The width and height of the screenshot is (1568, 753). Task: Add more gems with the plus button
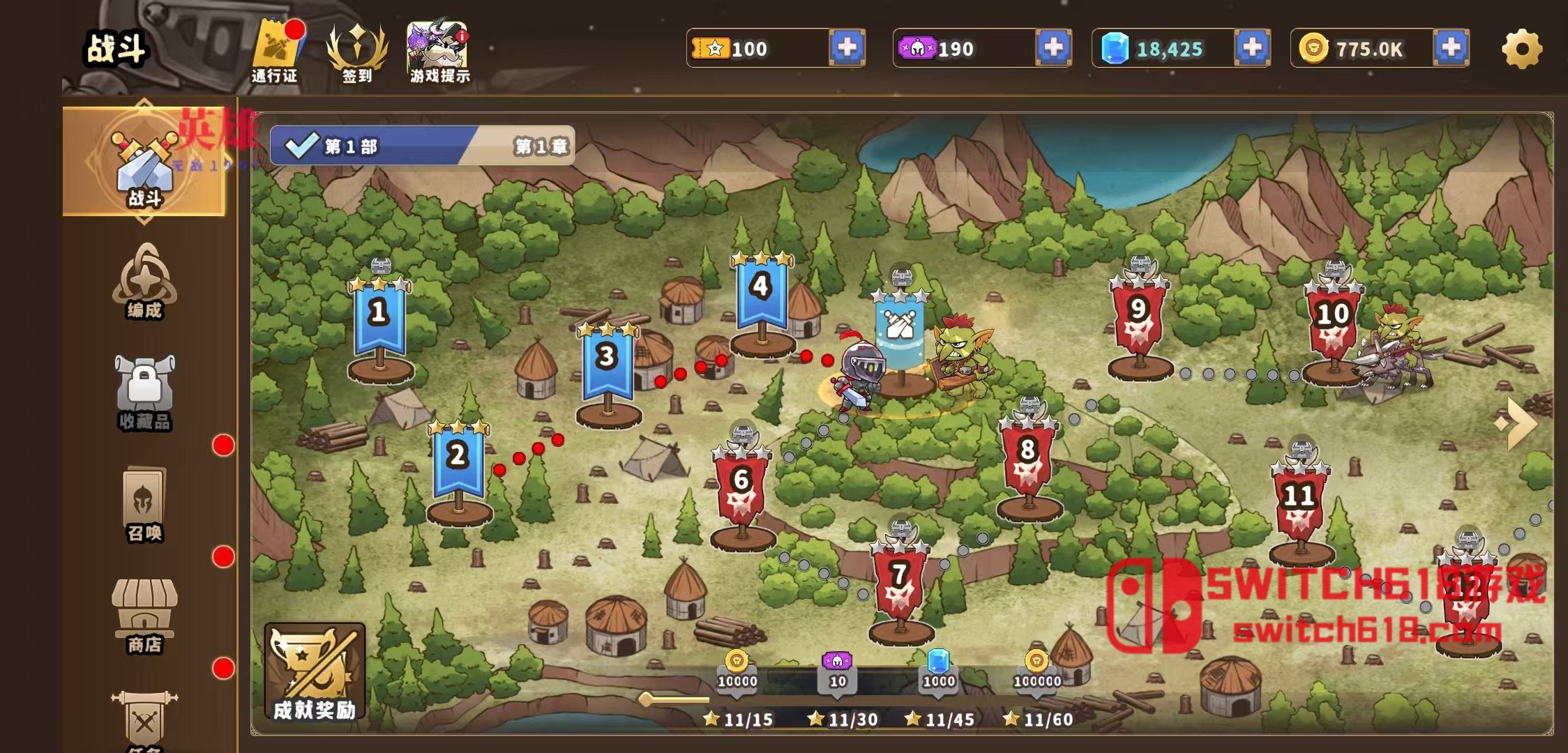coord(1251,47)
